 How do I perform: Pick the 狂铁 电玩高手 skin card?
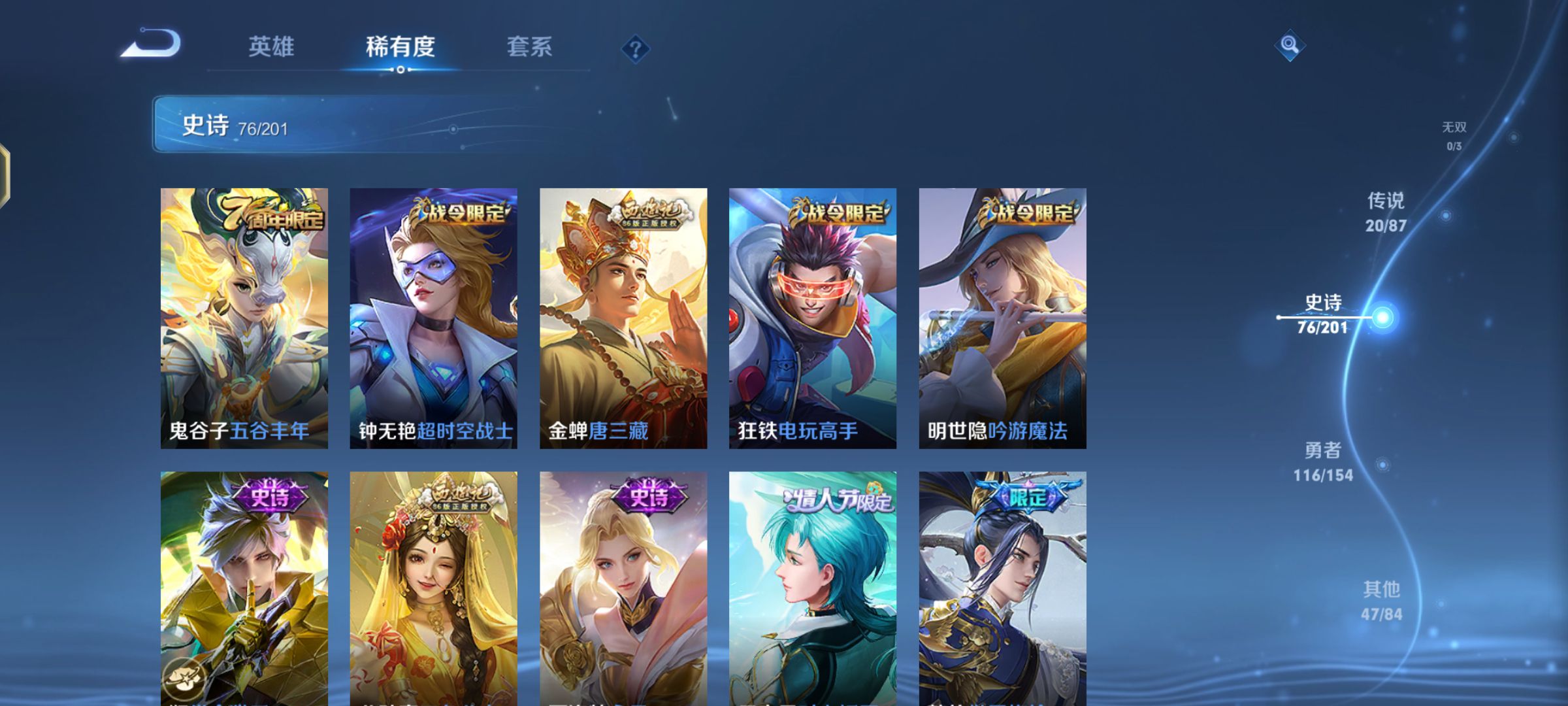(813, 318)
